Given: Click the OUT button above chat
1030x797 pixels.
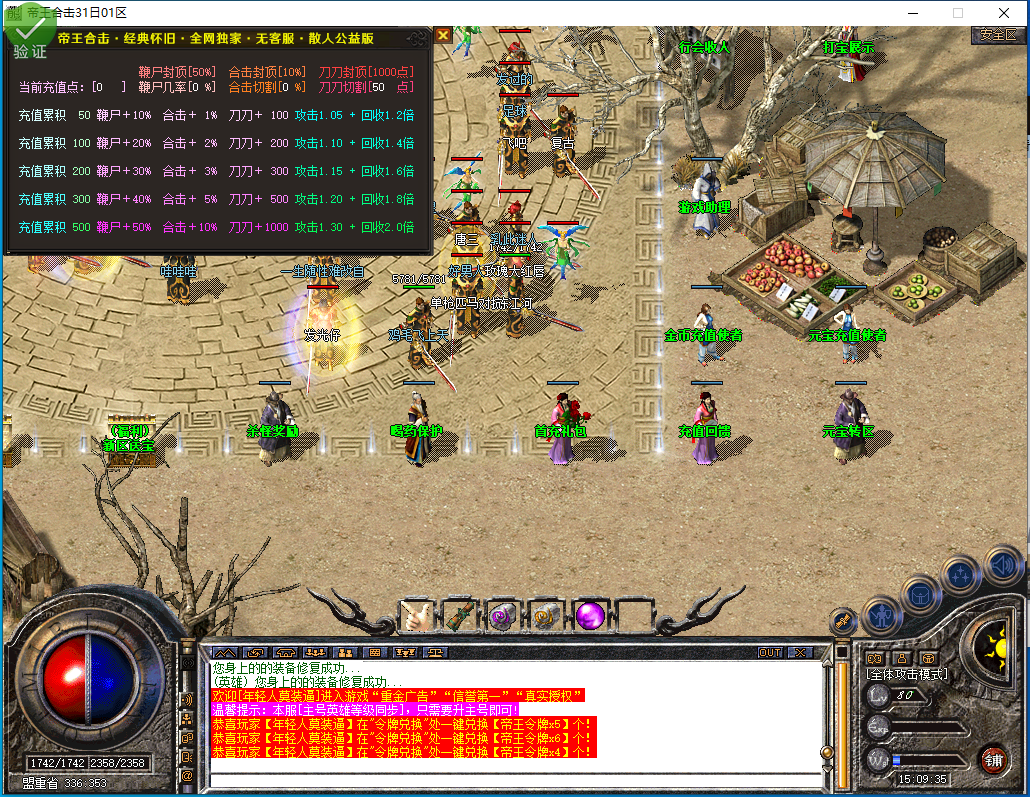Looking at the screenshot, I should click(769, 652).
